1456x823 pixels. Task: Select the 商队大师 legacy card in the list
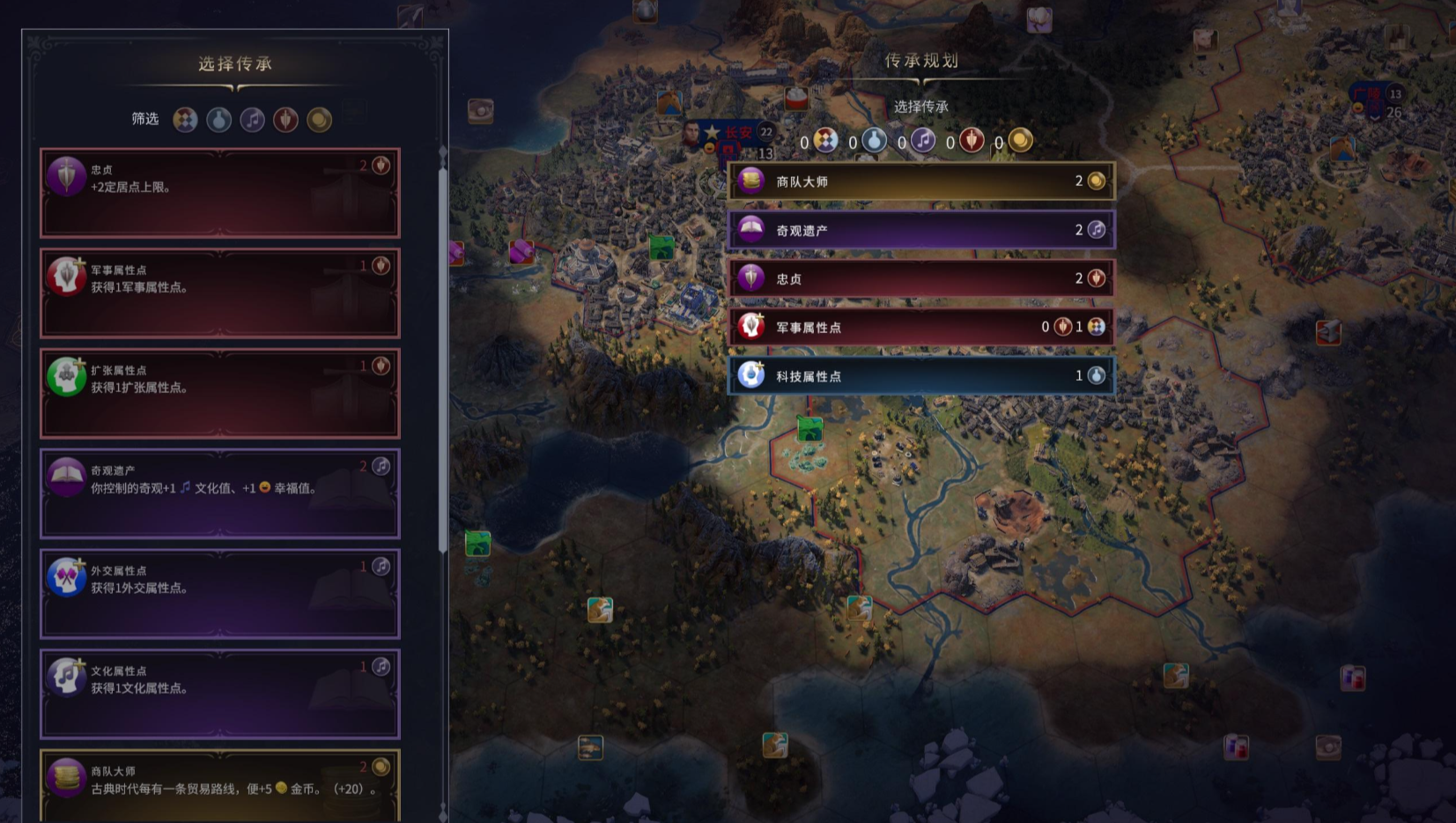point(220,784)
